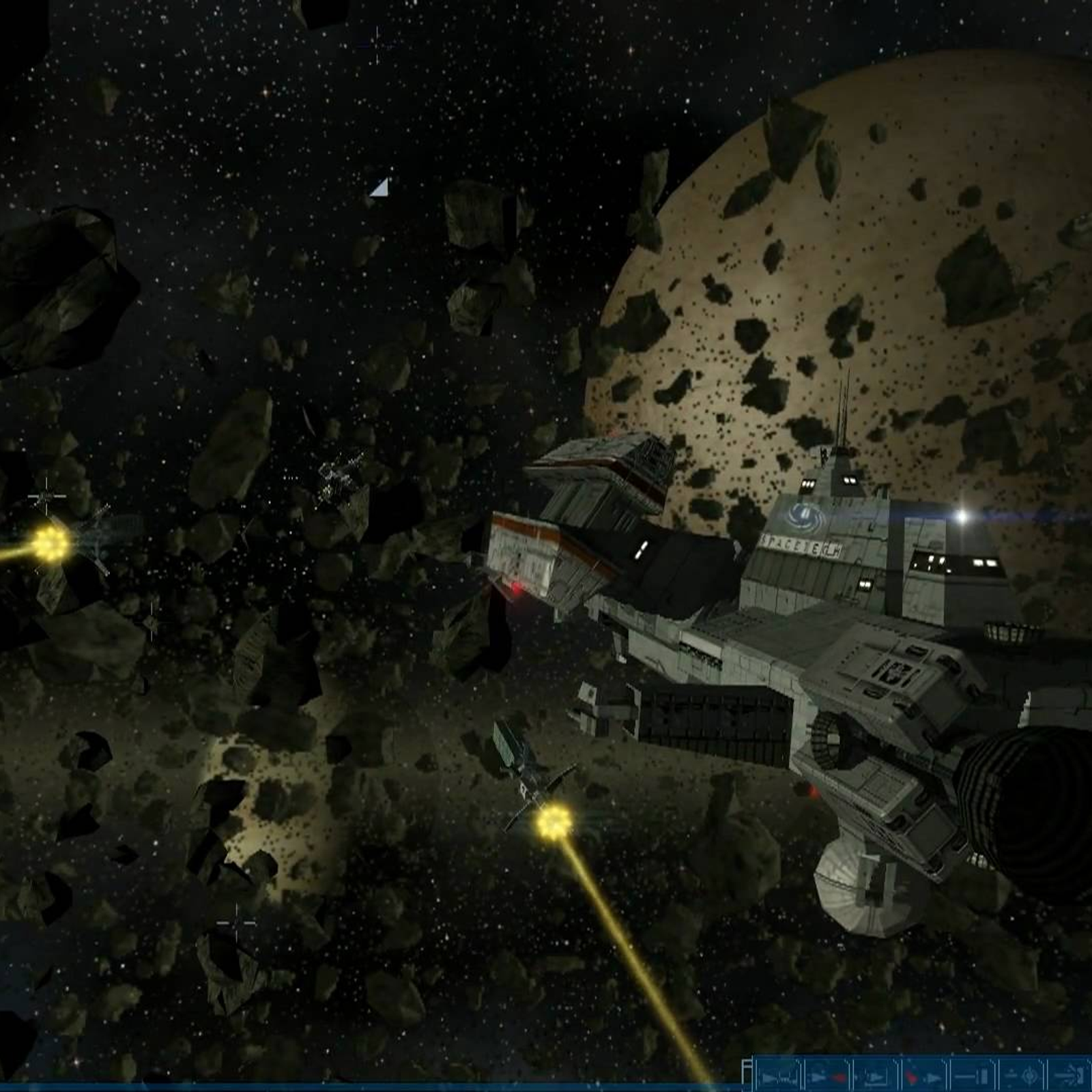Click the command with red shape behind ship
Screen dimensions: 1092x1092
[x=925, y=1076]
